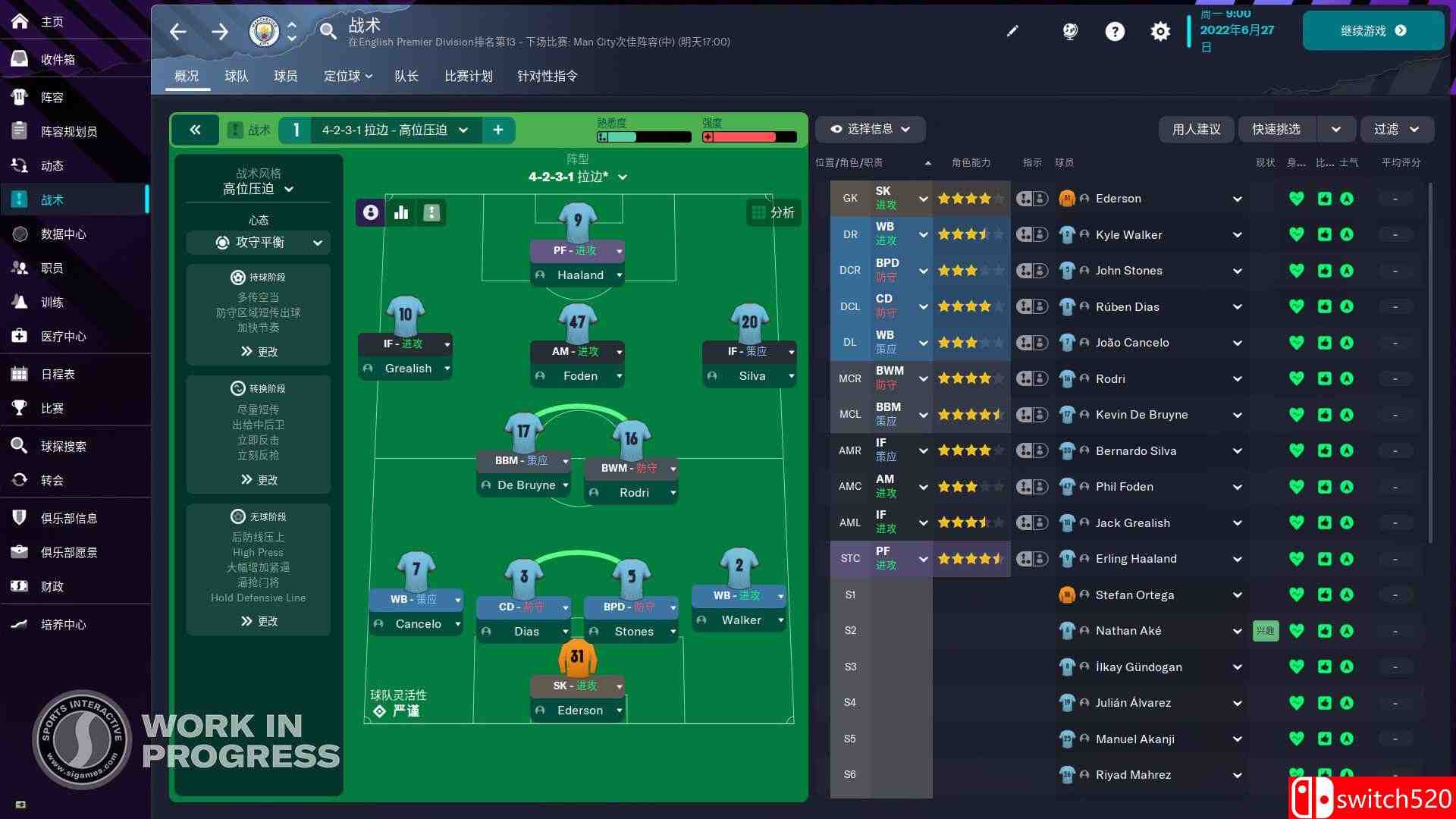1456x819 pixels.
Task: Click the back navigation arrow
Action: 177,31
